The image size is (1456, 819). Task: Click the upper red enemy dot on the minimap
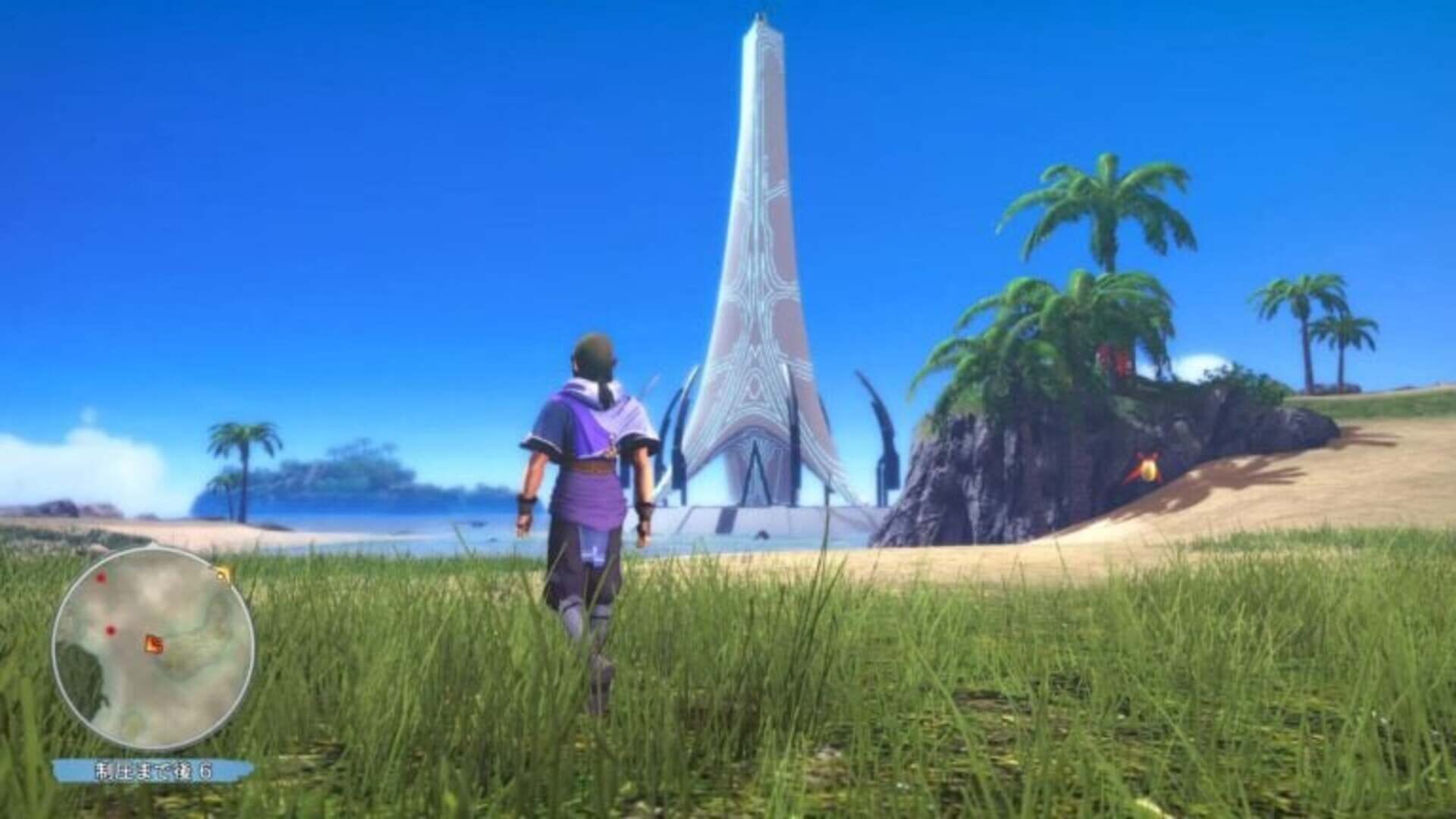[x=100, y=578]
